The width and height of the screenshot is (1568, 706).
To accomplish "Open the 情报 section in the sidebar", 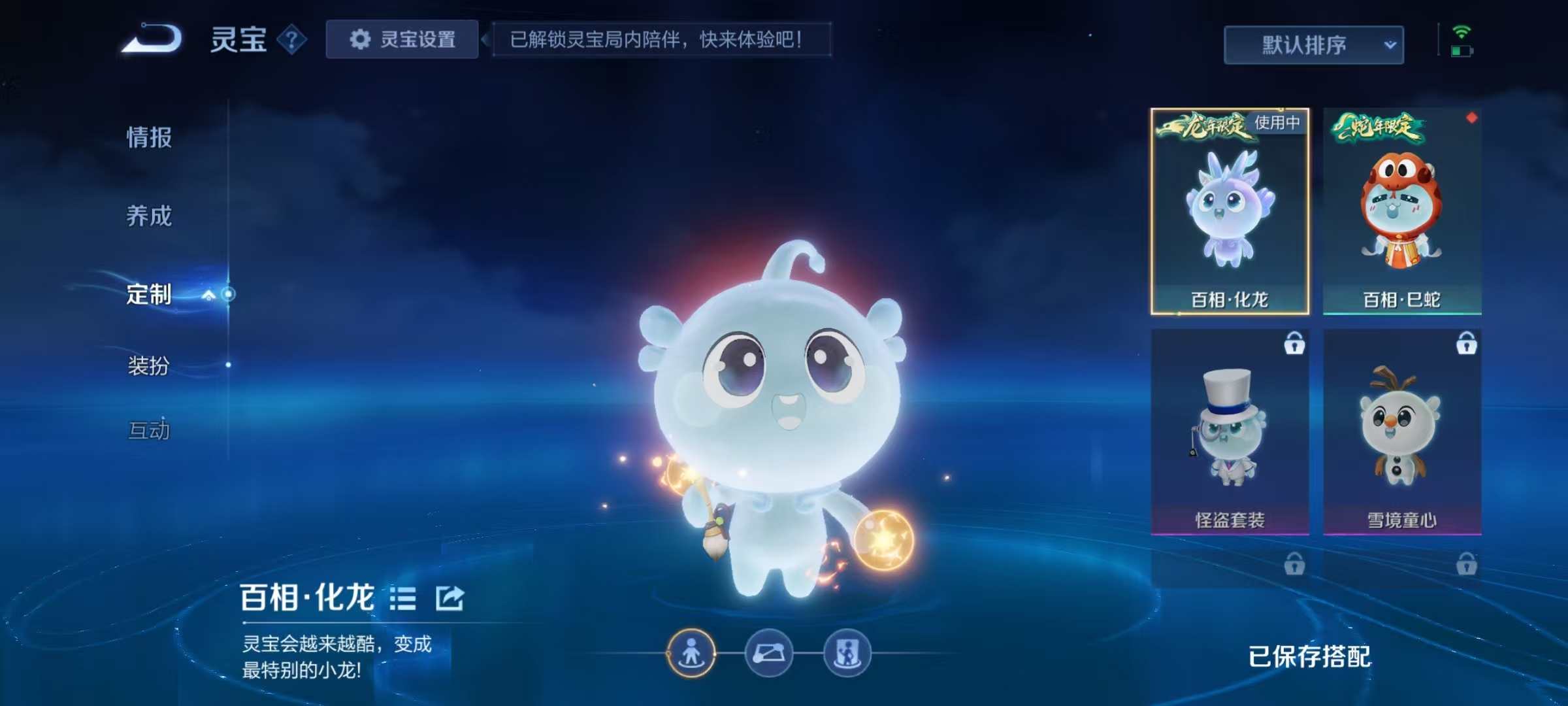I will pyautogui.click(x=149, y=139).
